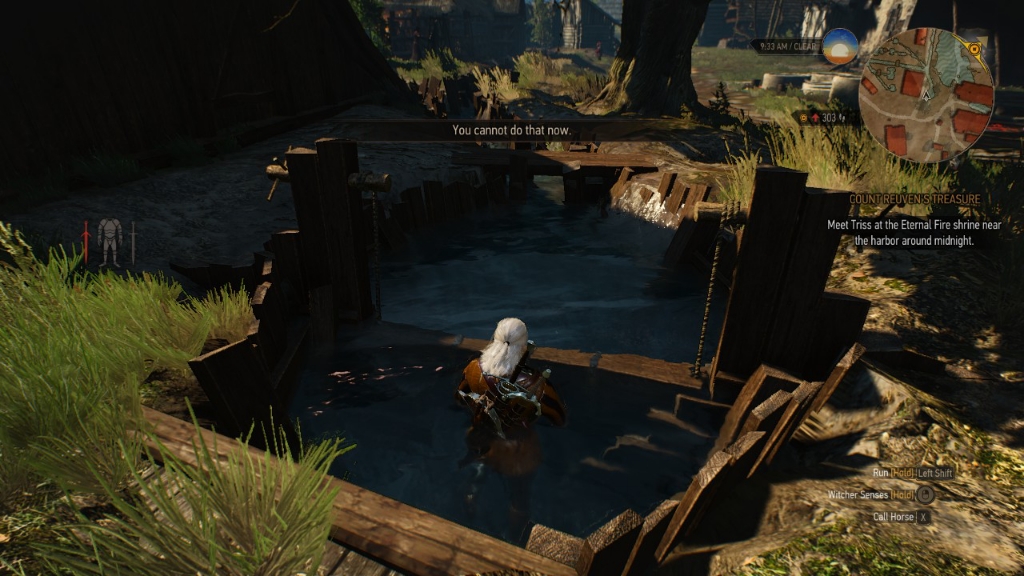Click the sun weather icon

click(840, 46)
